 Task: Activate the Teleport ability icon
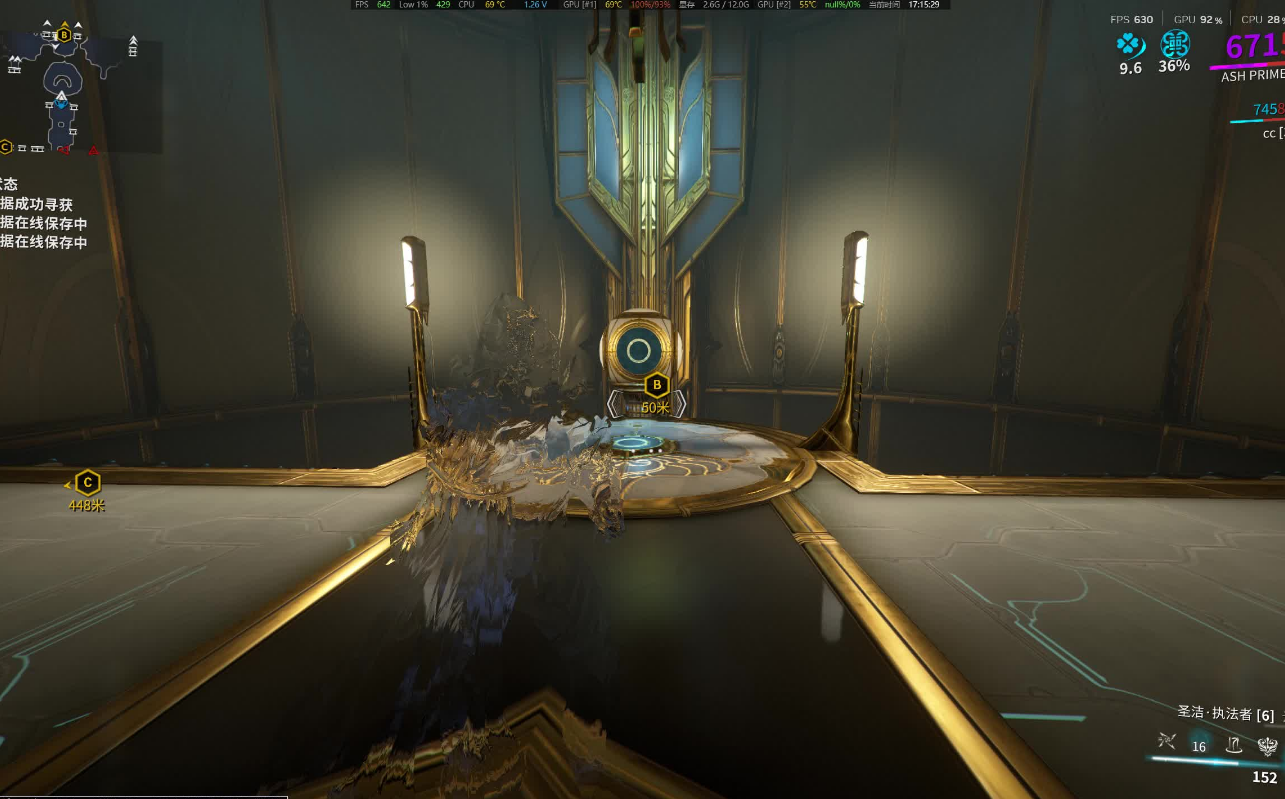[x=1234, y=743]
